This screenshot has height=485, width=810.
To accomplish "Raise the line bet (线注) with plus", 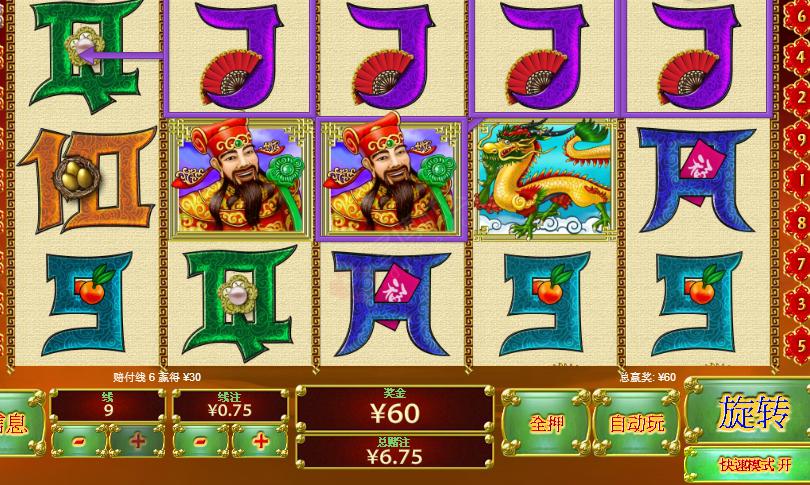I will pyautogui.click(x=260, y=440).
